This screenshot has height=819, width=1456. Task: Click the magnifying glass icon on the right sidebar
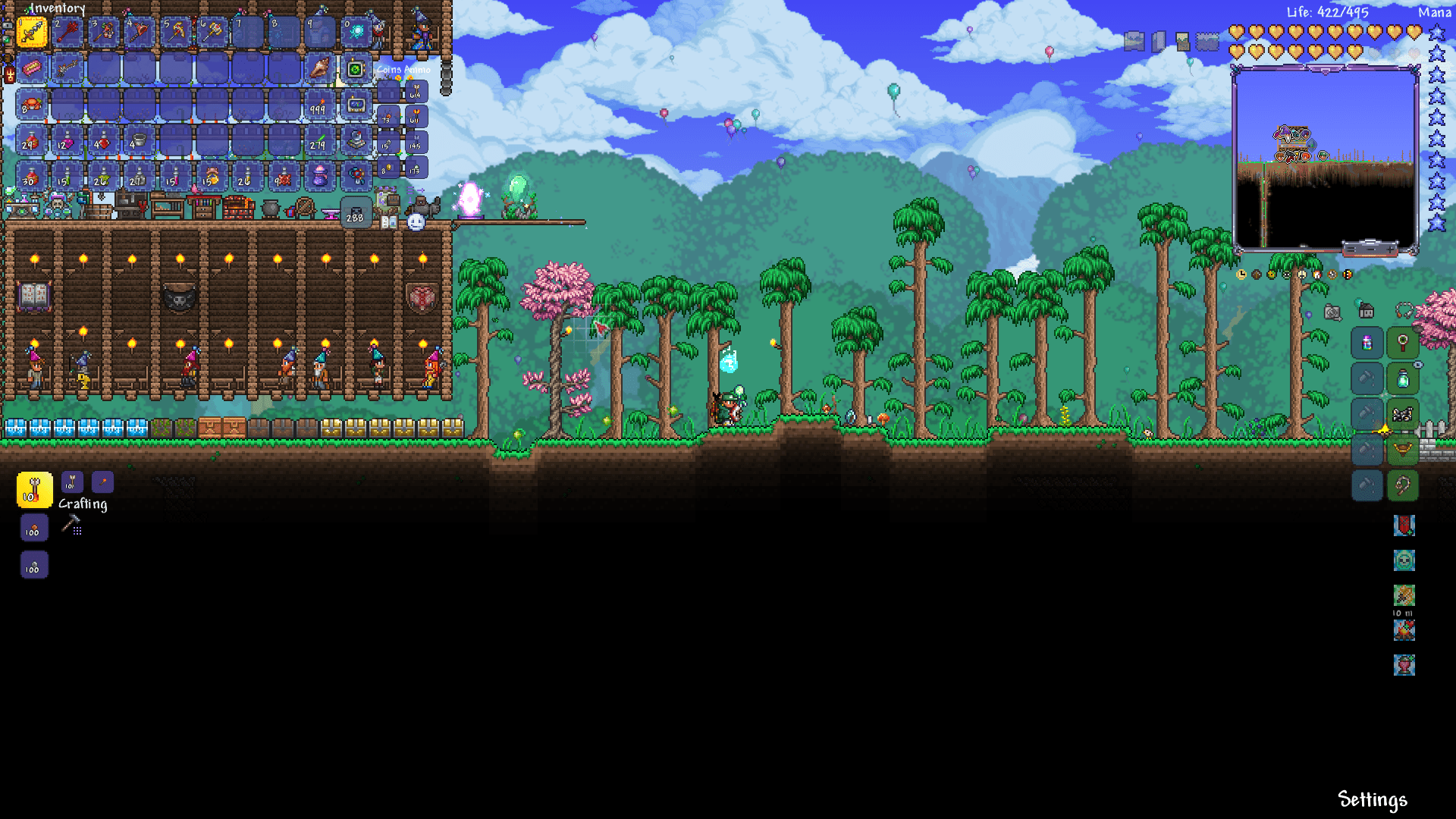tap(1402, 342)
